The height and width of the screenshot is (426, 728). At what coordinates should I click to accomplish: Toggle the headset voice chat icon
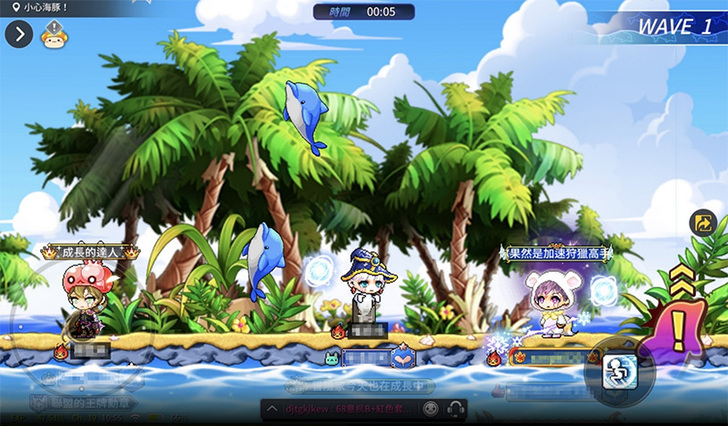coord(456,409)
